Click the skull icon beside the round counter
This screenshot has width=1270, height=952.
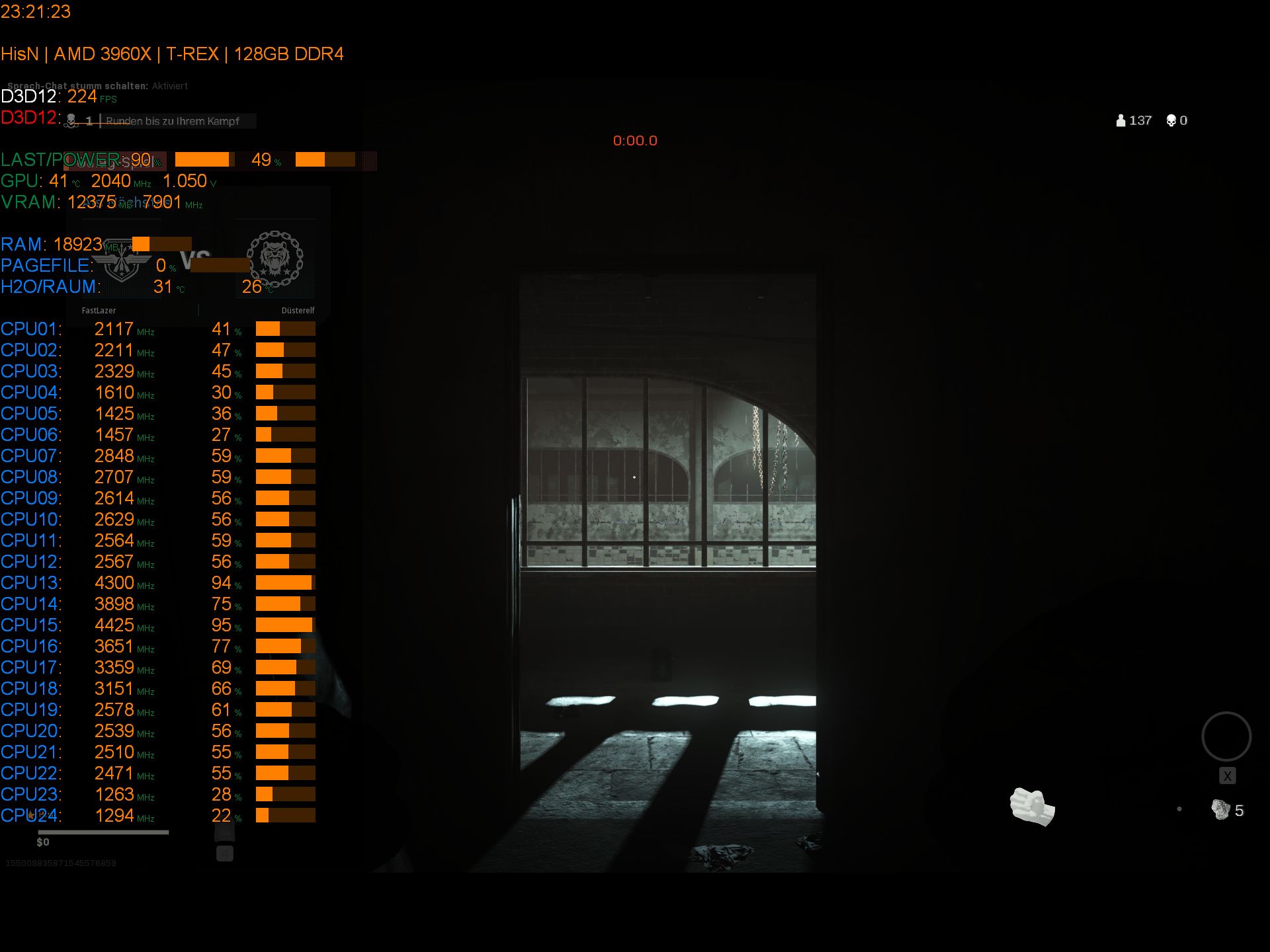(69, 121)
